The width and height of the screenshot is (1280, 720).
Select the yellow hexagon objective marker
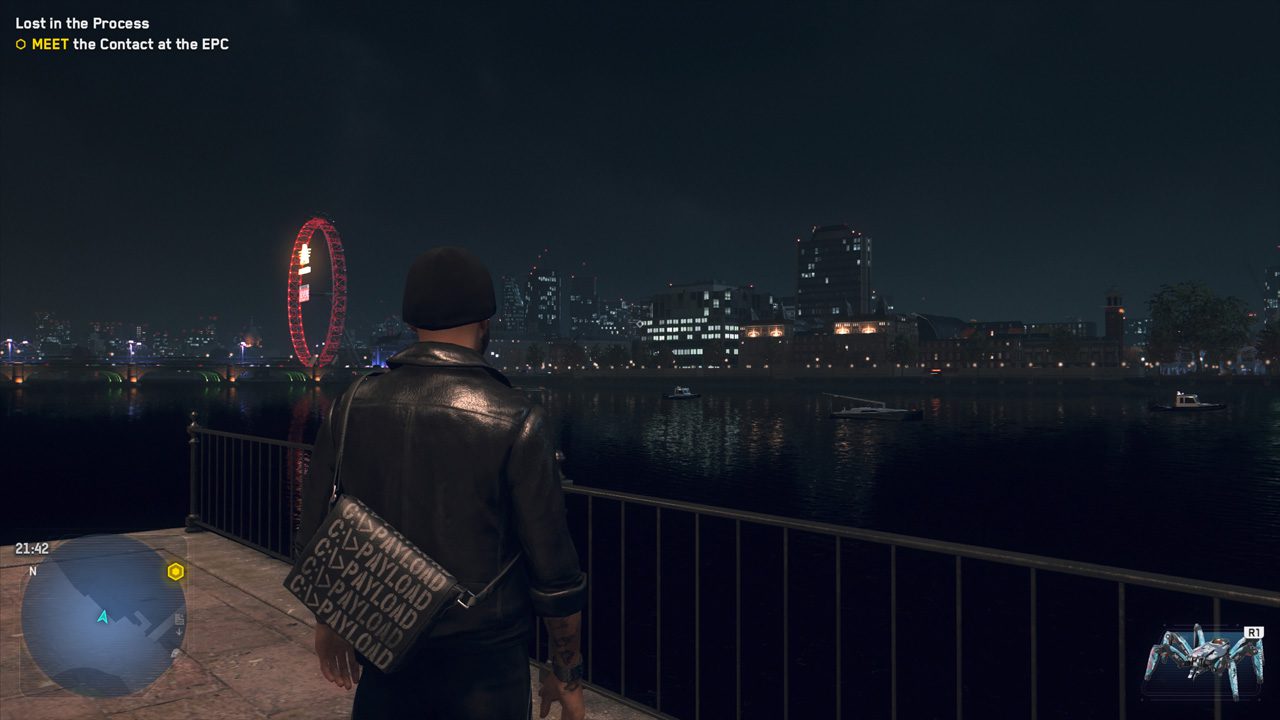click(176, 572)
